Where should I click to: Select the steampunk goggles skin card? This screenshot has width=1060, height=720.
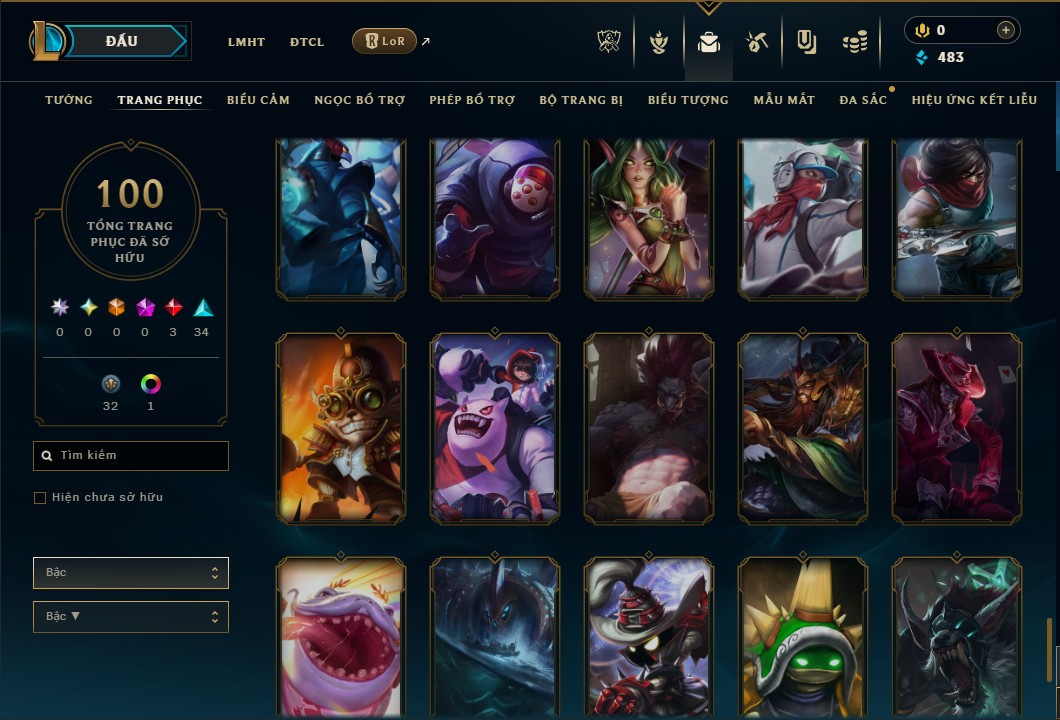(340, 428)
